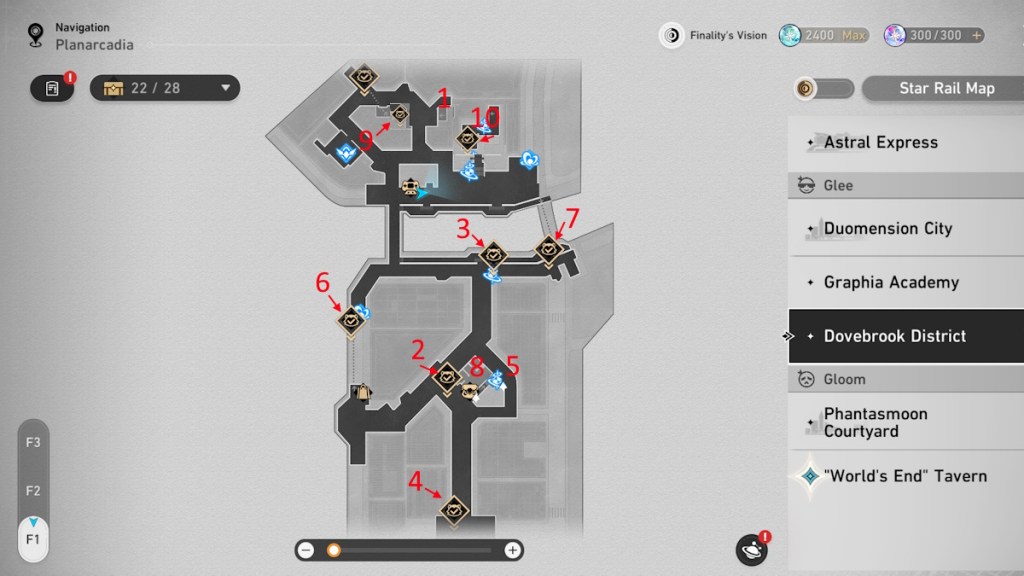Select the treasure marker labeled 4
This screenshot has width=1024, height=576.
(x=454, y=510)
